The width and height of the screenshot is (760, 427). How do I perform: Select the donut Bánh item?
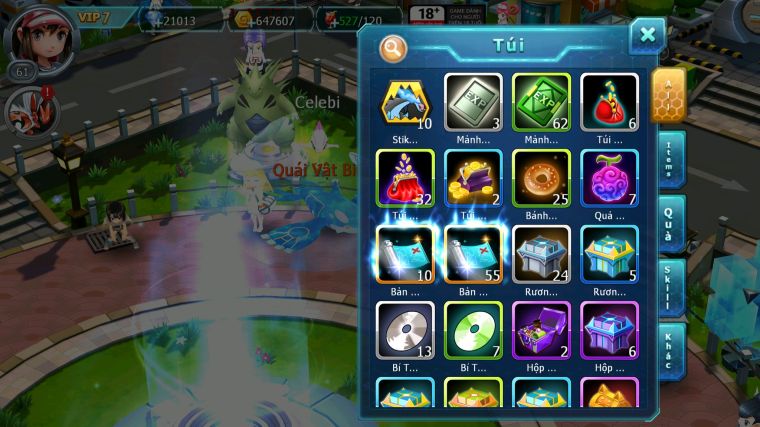pos(541,176)
